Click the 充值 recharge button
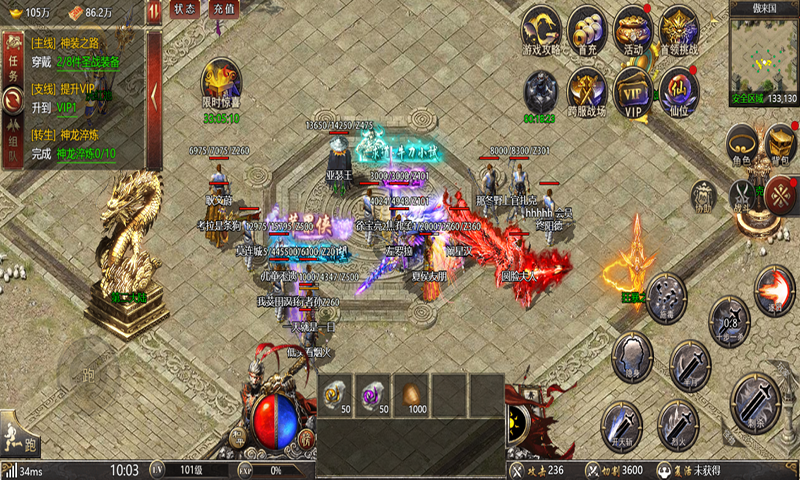 pyautogui.click(x=225, y=9)
